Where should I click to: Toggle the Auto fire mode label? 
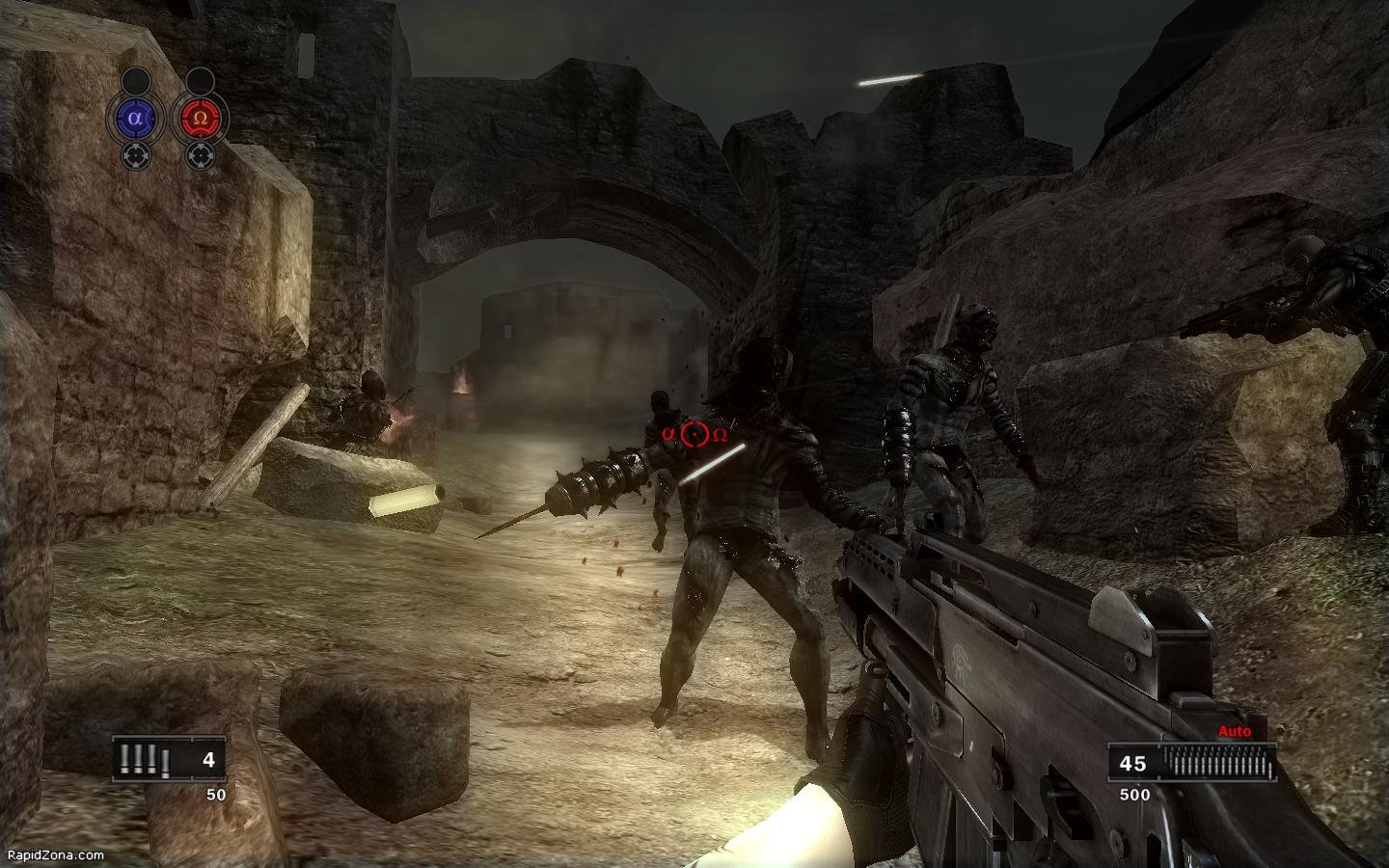coord(1234,732)
